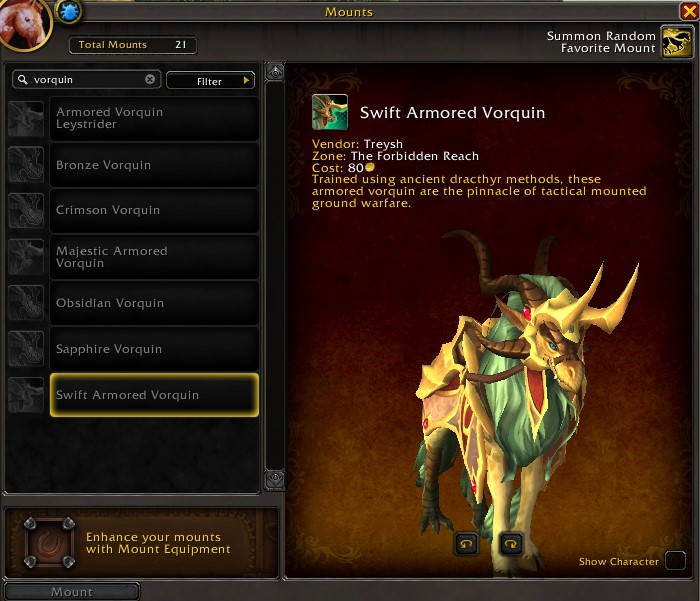Focus the mount search box
Viewport: 700px width, 601px height.
pos(85,79)
